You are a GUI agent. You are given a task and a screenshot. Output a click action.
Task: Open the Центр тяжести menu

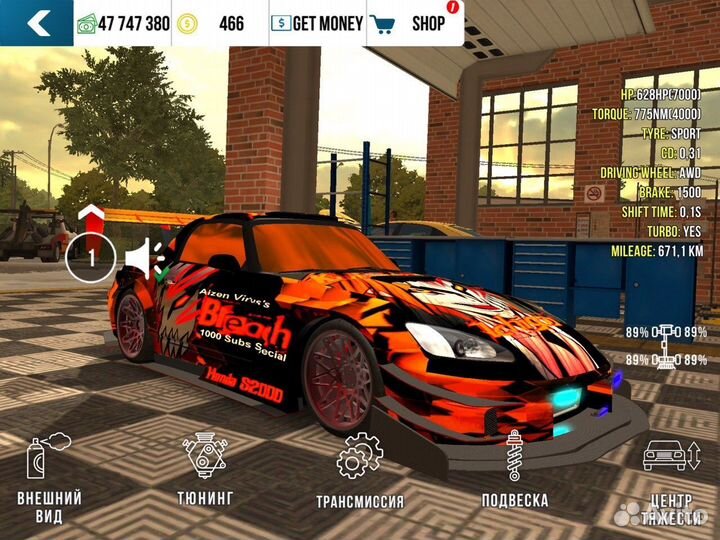[x=665, y=478]
